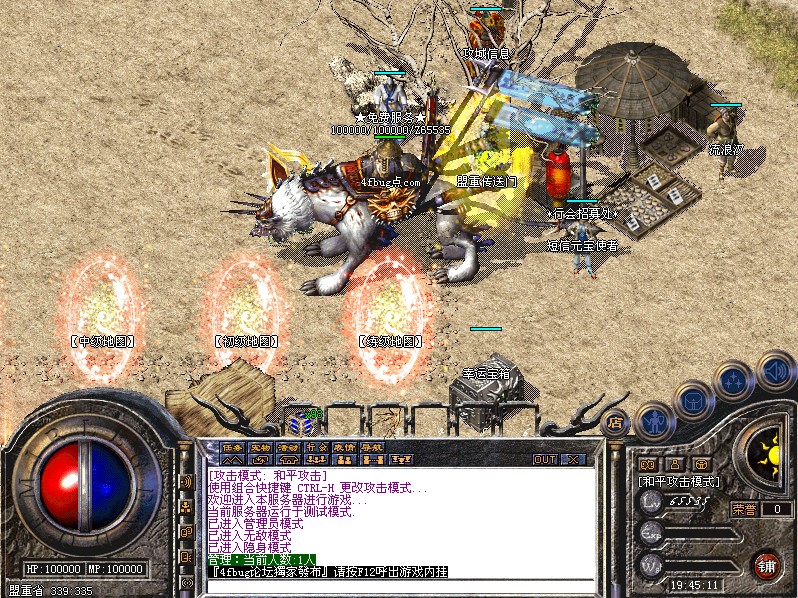The image size is (798, 598).
Task: Click the 荣誉 honor label button
Action: point(744,509)
